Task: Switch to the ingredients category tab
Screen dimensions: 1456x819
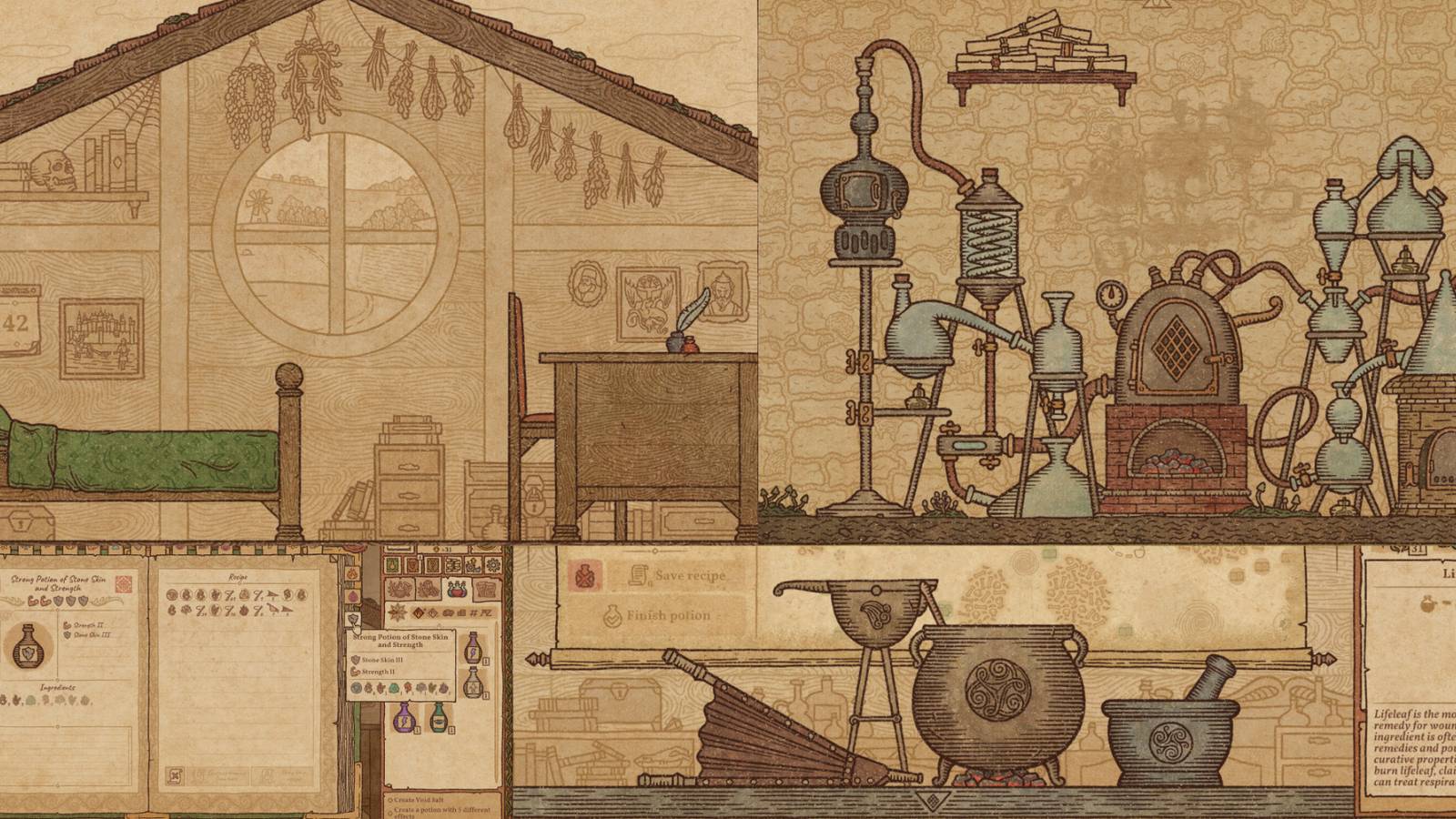Action: [399, 591]
